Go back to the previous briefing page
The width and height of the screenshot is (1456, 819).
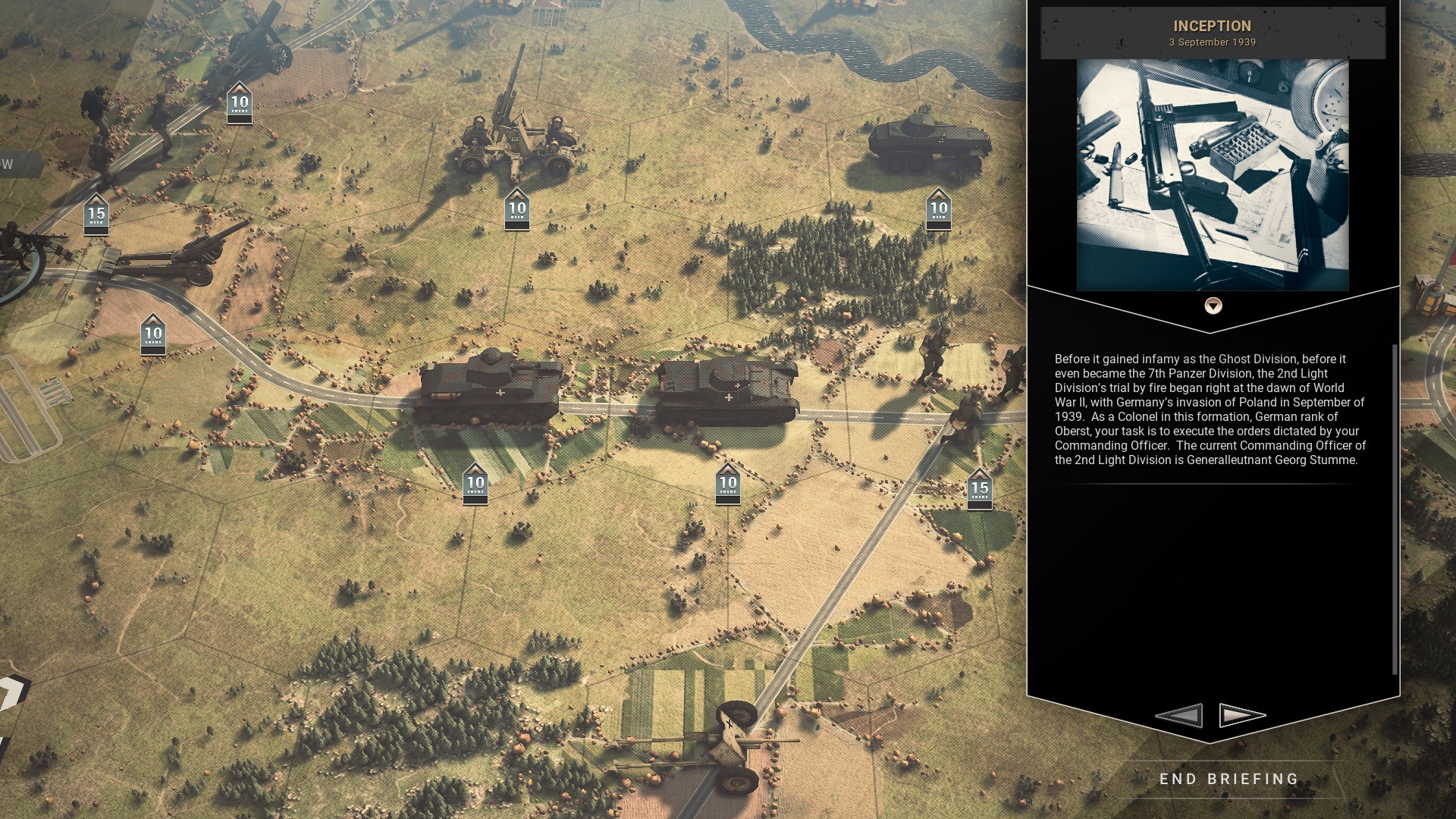tap(1179, 715)
